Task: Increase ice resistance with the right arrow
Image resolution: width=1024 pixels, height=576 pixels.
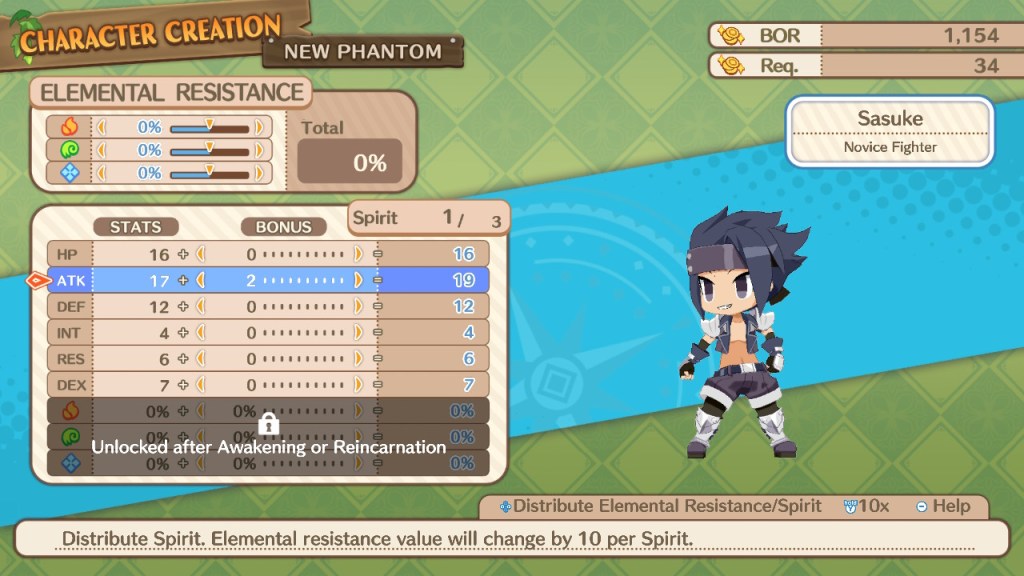Action: 259,173
